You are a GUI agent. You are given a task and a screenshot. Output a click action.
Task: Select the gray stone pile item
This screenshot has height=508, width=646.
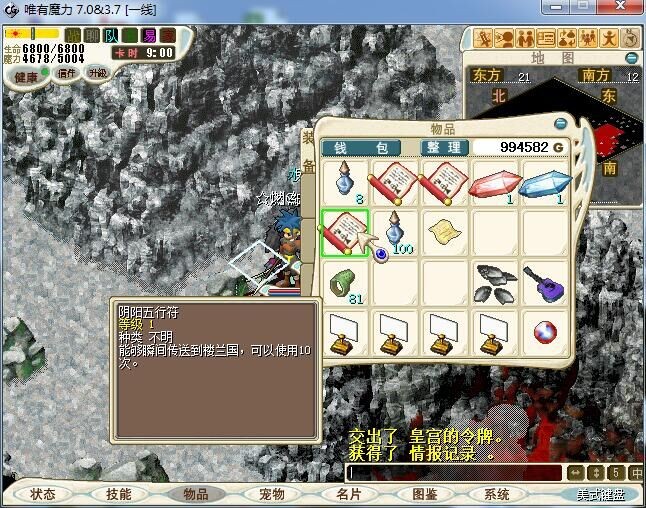tap(495, 282)
